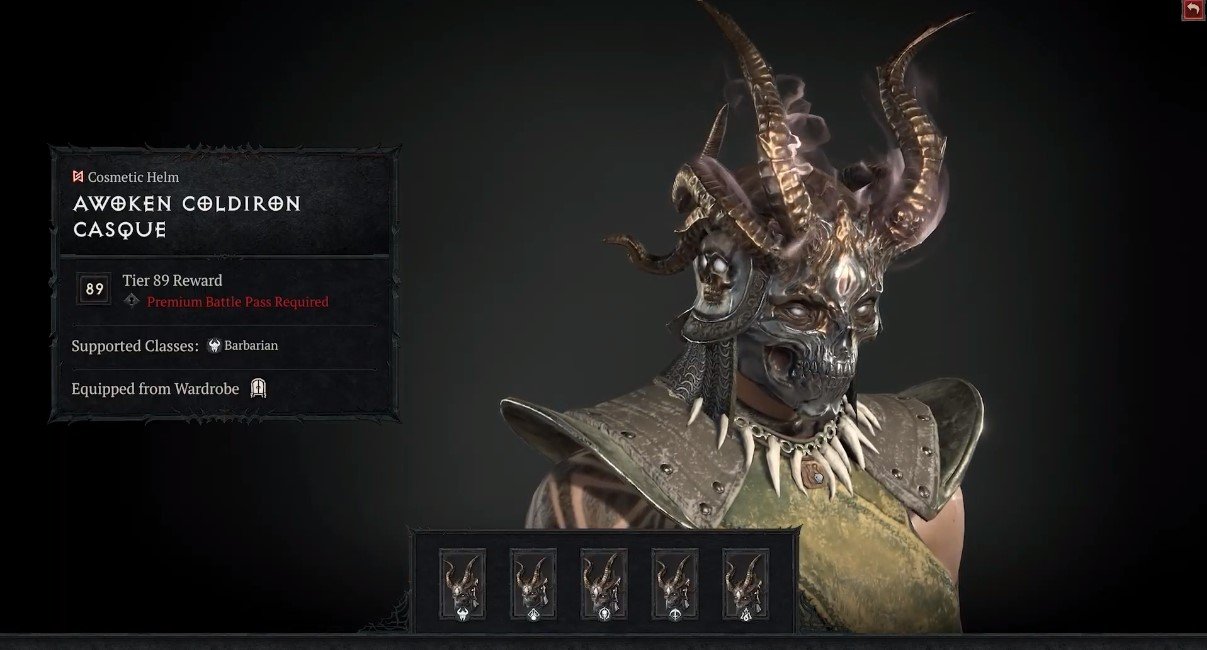Viewport: 1207px width, 650px height.
Task: View the Sorcerer helm variant thumbnail
Action: [x=746, y=584]
